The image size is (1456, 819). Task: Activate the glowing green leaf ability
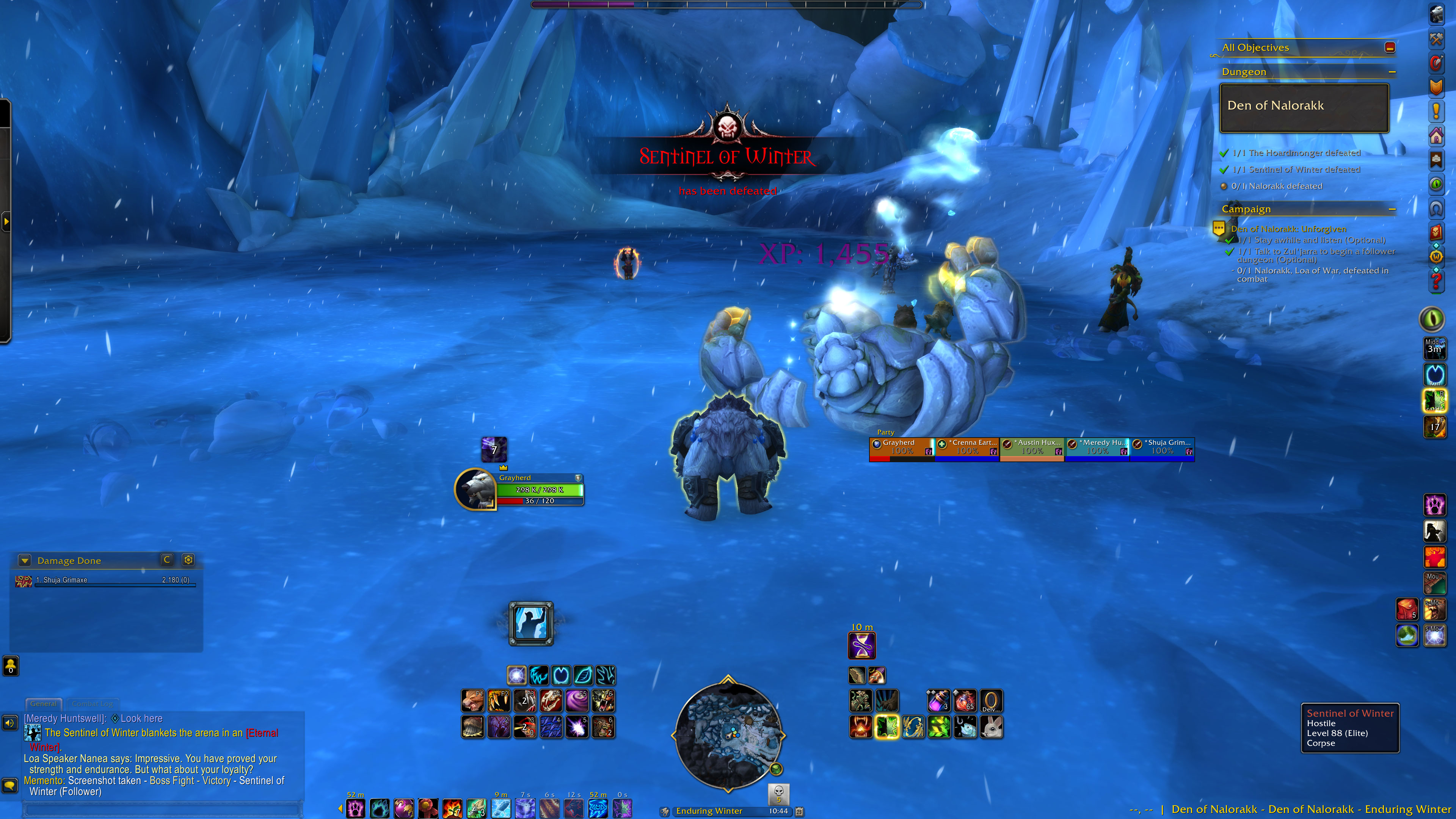886,727
